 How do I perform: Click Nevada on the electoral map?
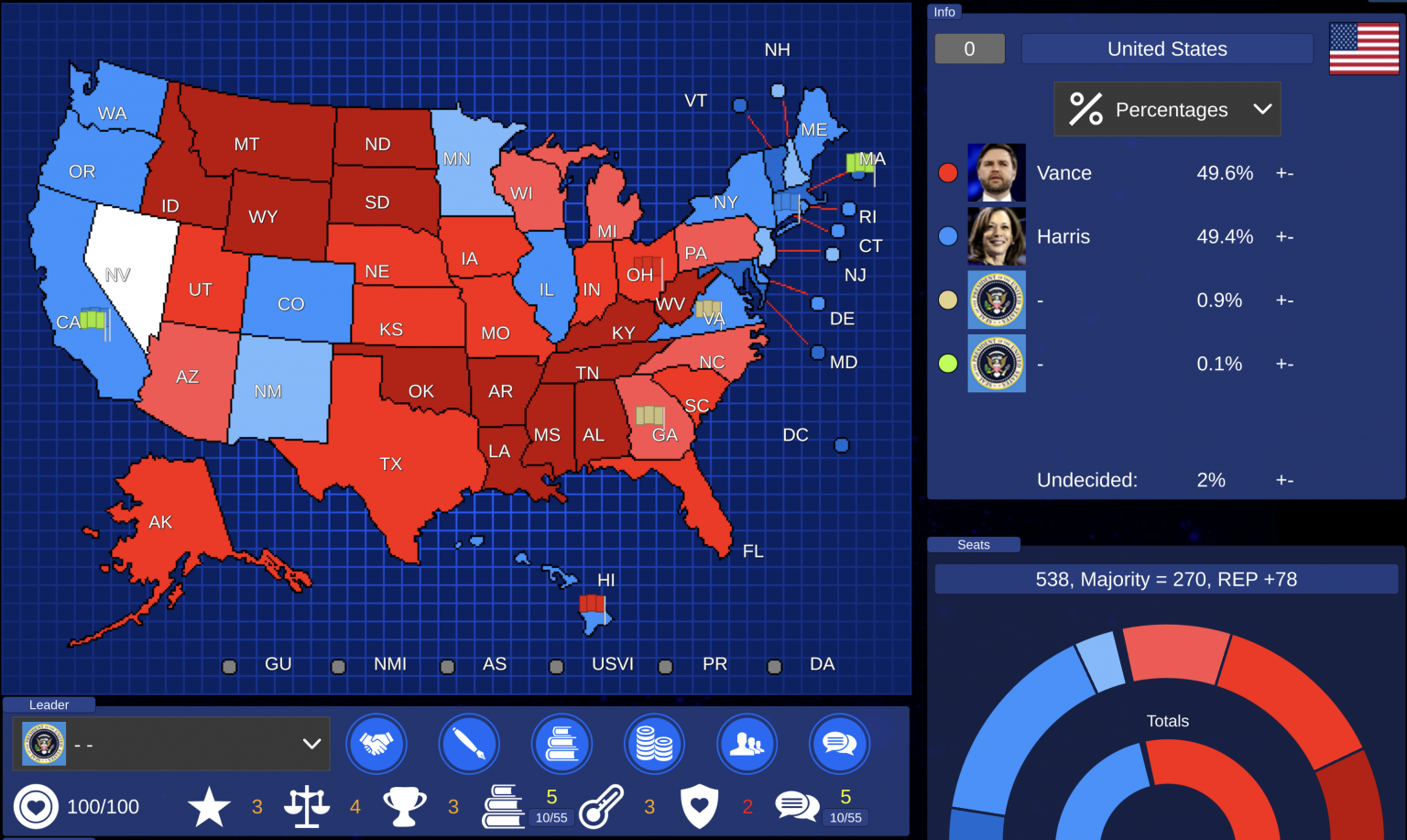117,275
